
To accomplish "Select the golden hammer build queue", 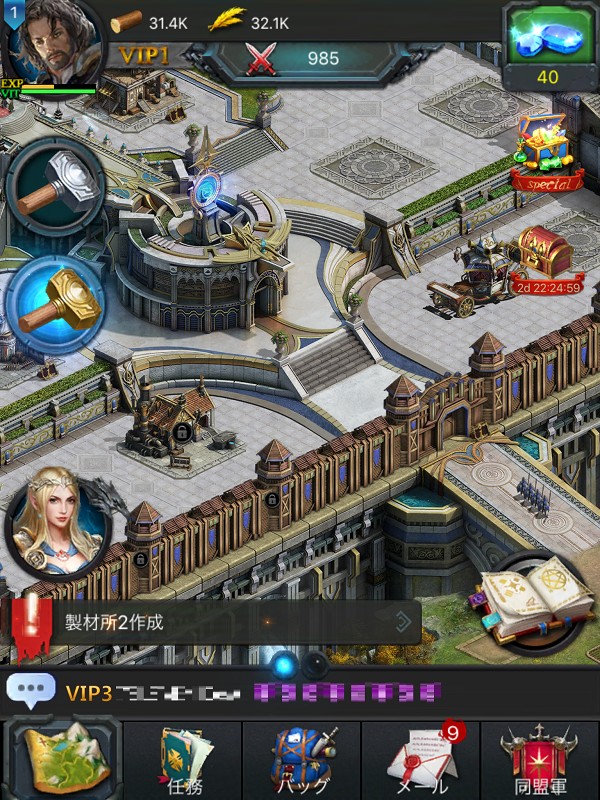I will [55, 303].
